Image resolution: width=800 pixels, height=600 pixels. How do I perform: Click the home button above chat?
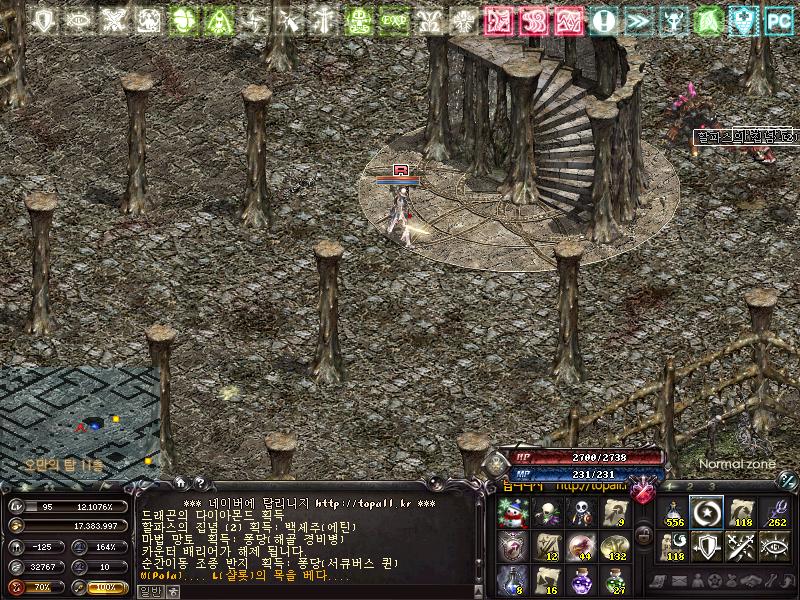click(x=179, y=482)
